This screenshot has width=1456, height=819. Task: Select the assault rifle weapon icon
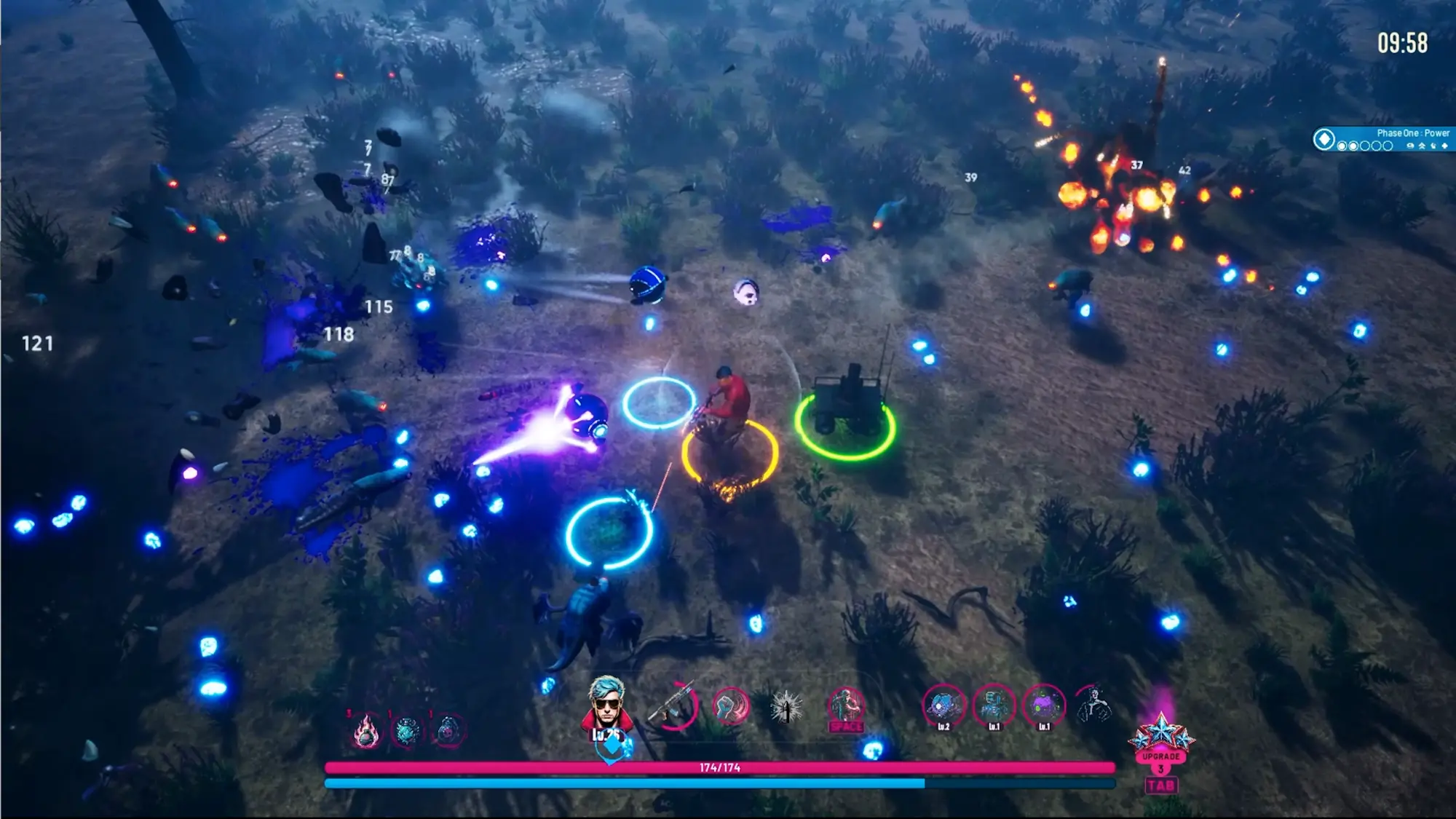674,705
